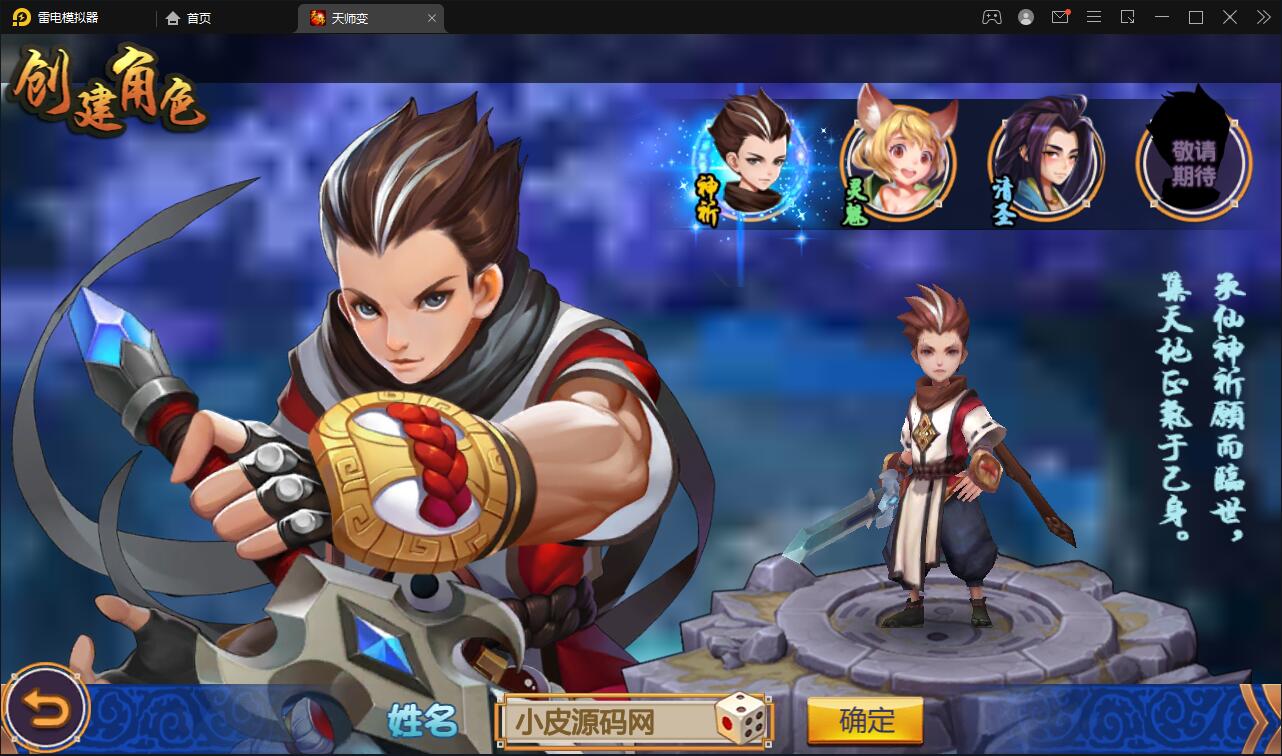Open the game center via gamepad icon
The height and width of the screenshot is (756, 1282).
tap(991, 17)
